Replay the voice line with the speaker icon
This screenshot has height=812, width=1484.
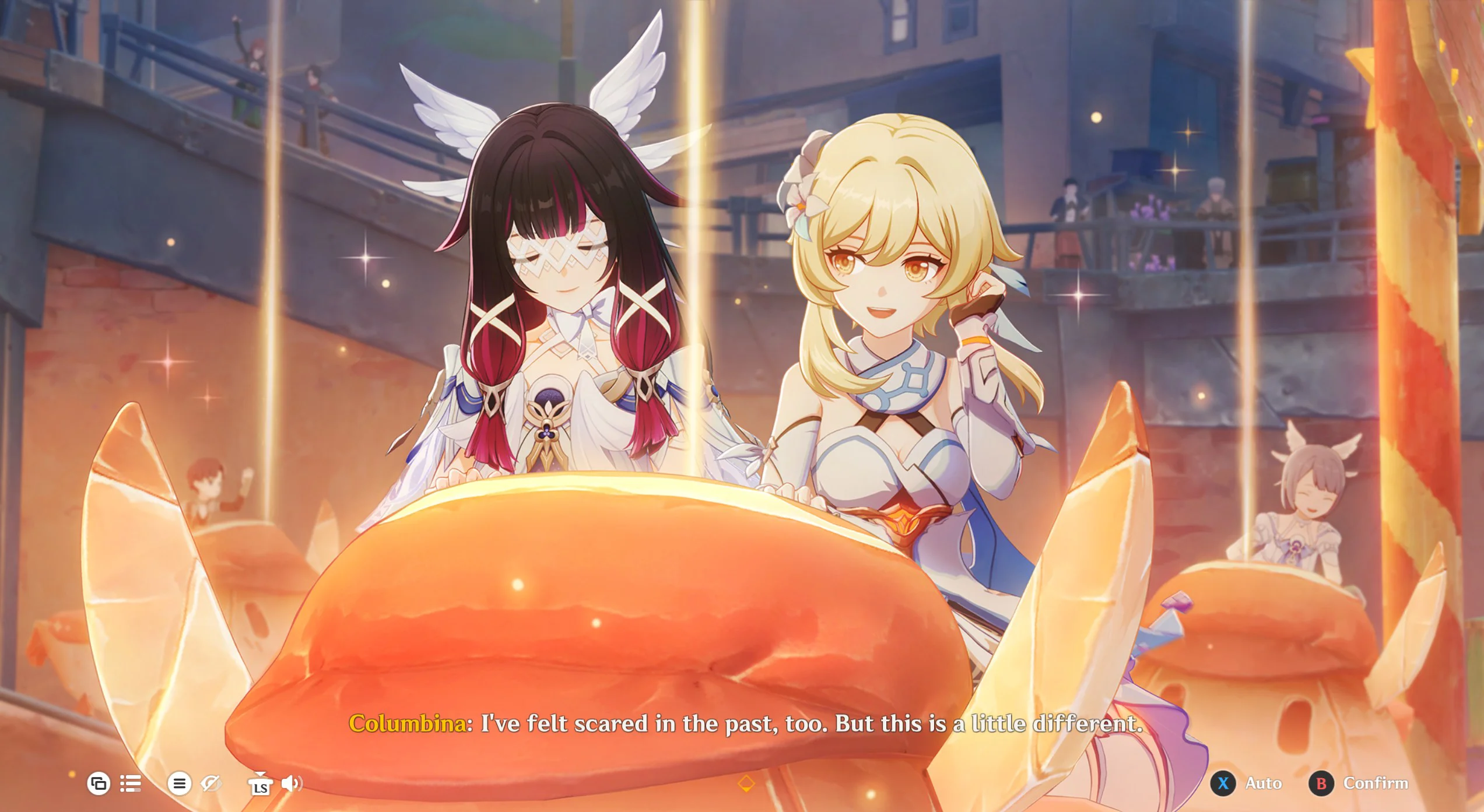[x=292, y=783]
